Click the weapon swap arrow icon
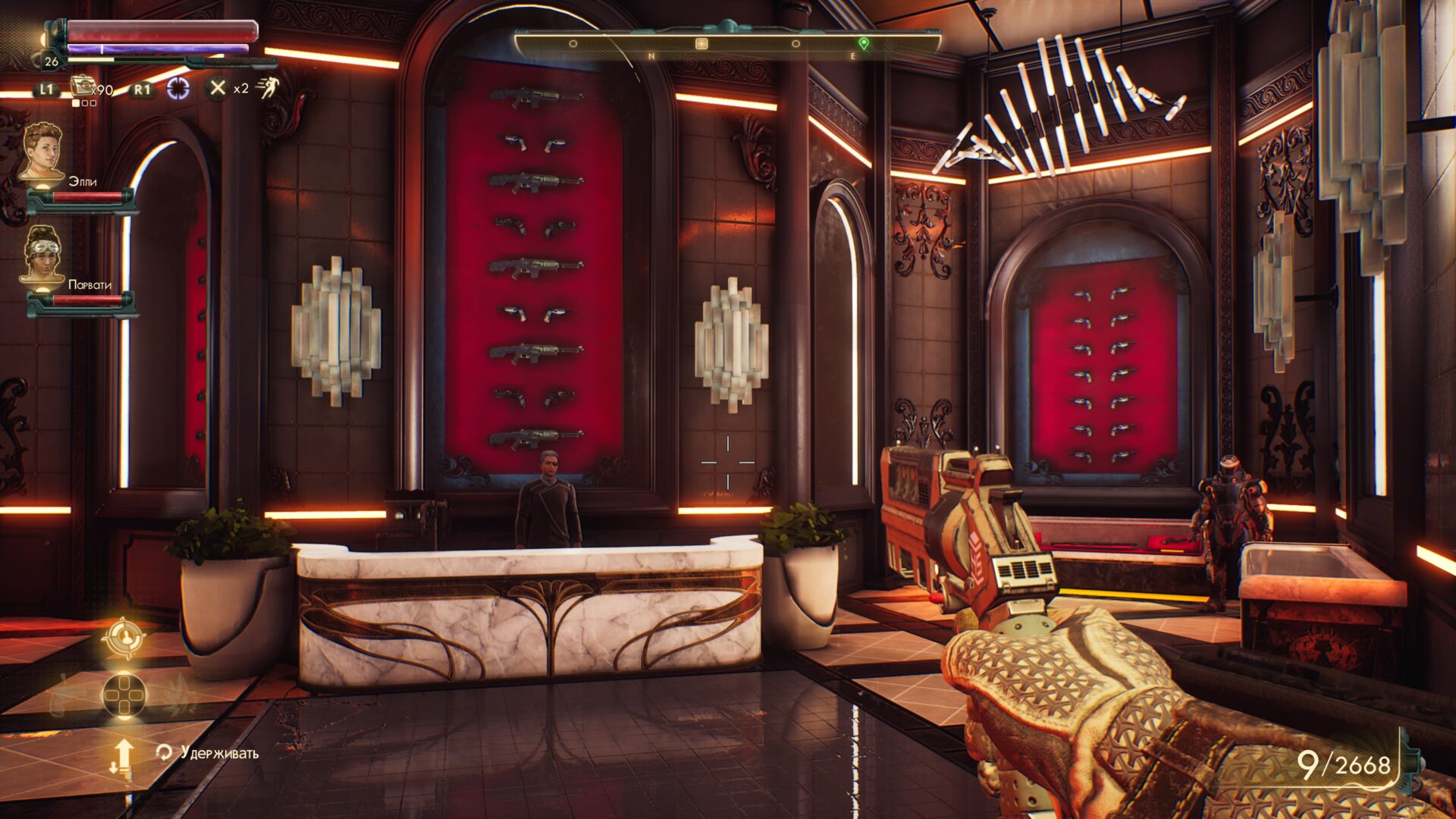Viewport: 1456px width, 819px height. pyautogui.click(x=123, y=755)
